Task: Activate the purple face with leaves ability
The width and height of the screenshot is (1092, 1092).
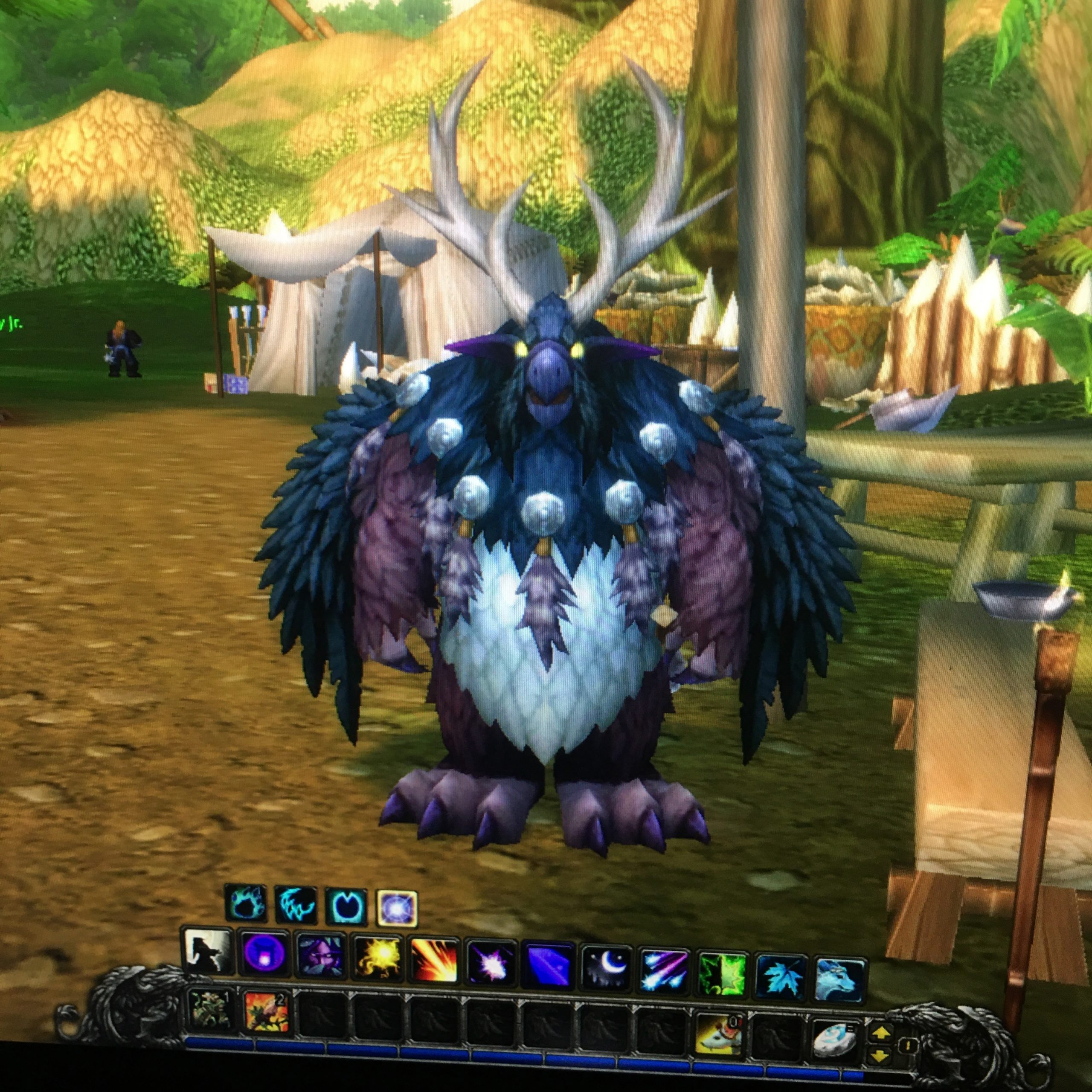Action: [x=320, y=956]
